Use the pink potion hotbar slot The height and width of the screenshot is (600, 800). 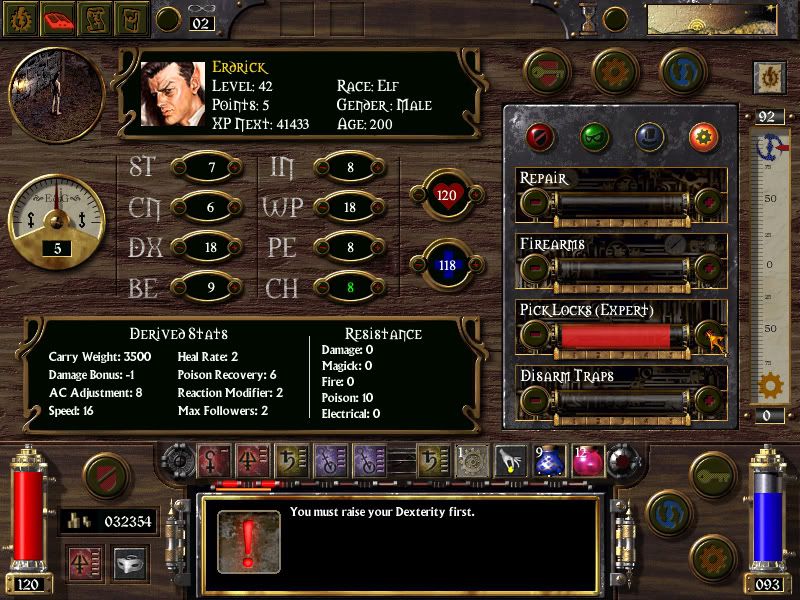[584, 460]
